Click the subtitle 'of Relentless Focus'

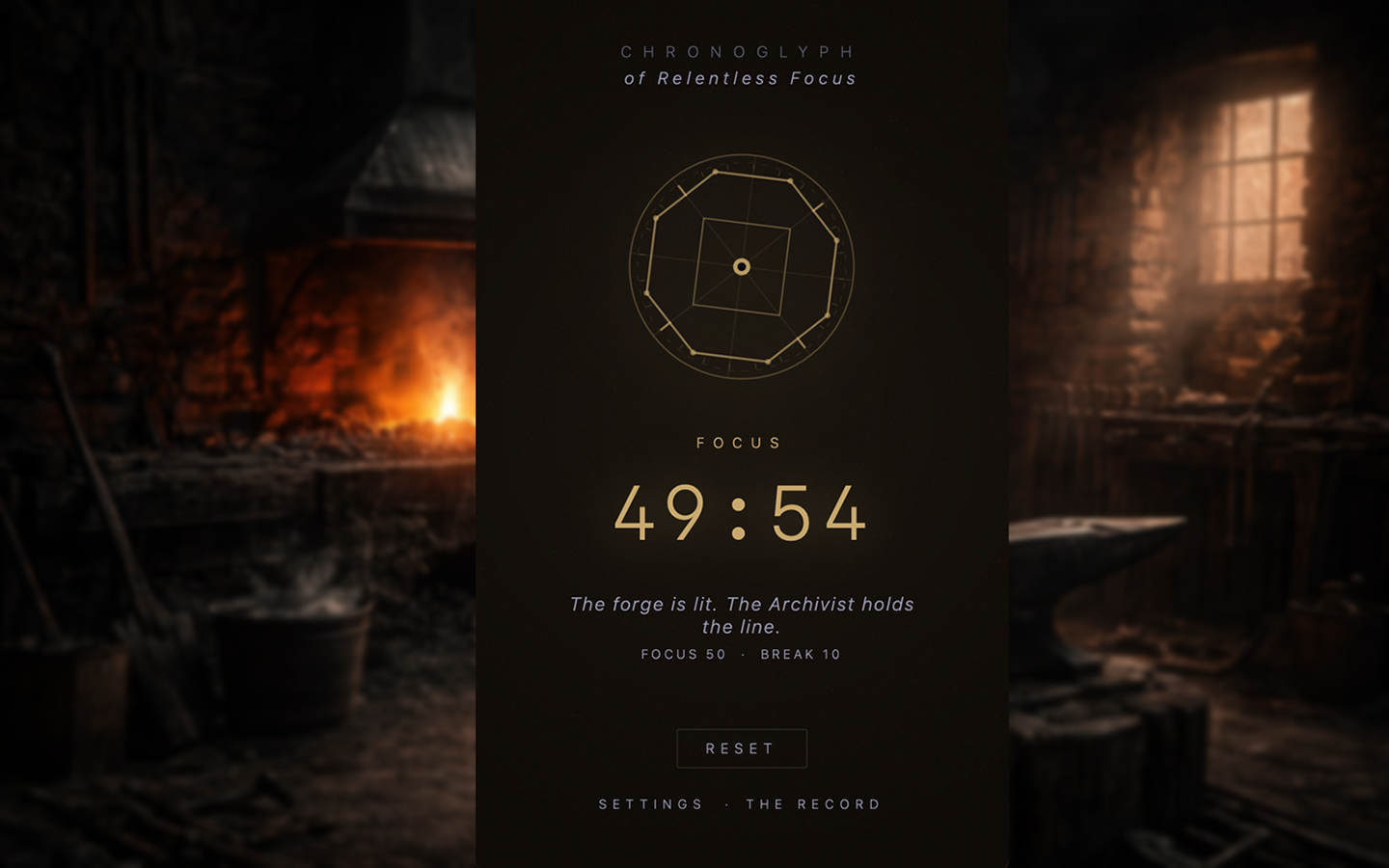(741, 78)
